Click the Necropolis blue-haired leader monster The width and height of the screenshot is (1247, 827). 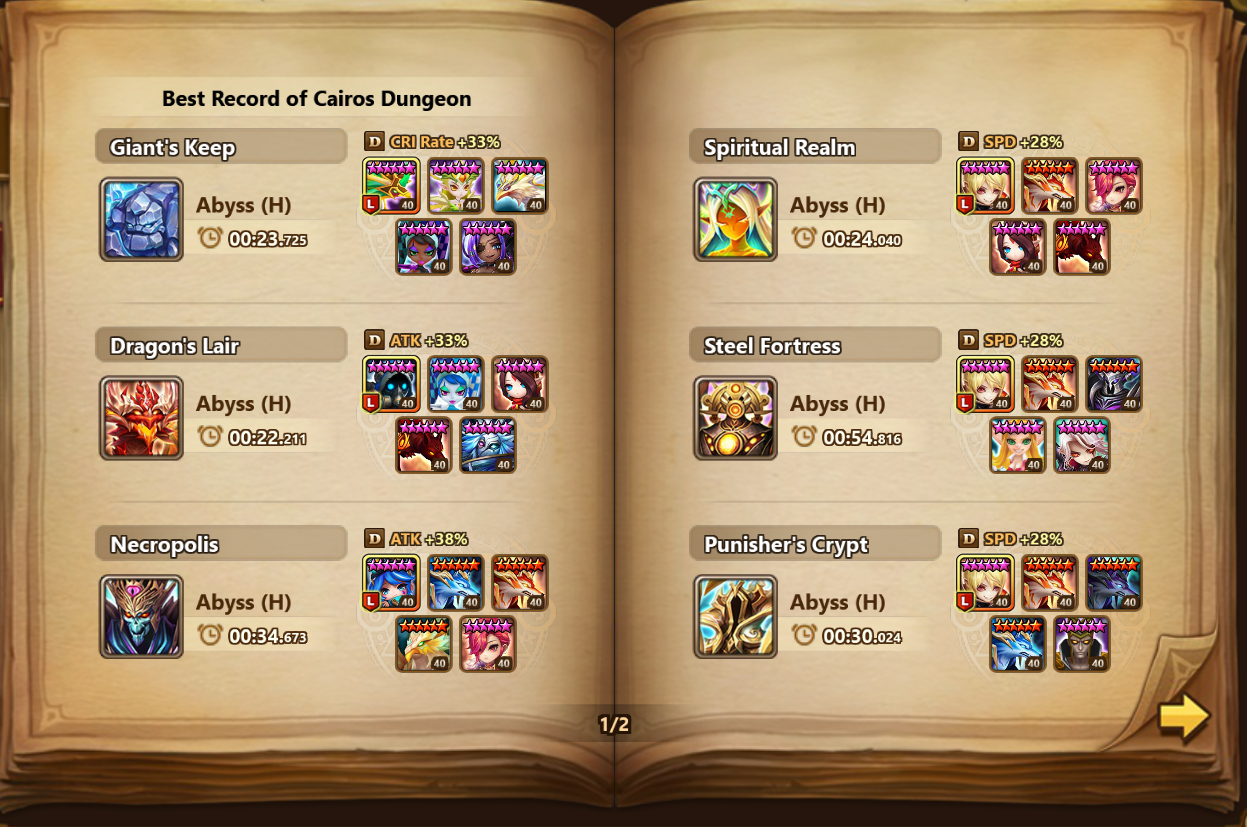coord(391,583)
